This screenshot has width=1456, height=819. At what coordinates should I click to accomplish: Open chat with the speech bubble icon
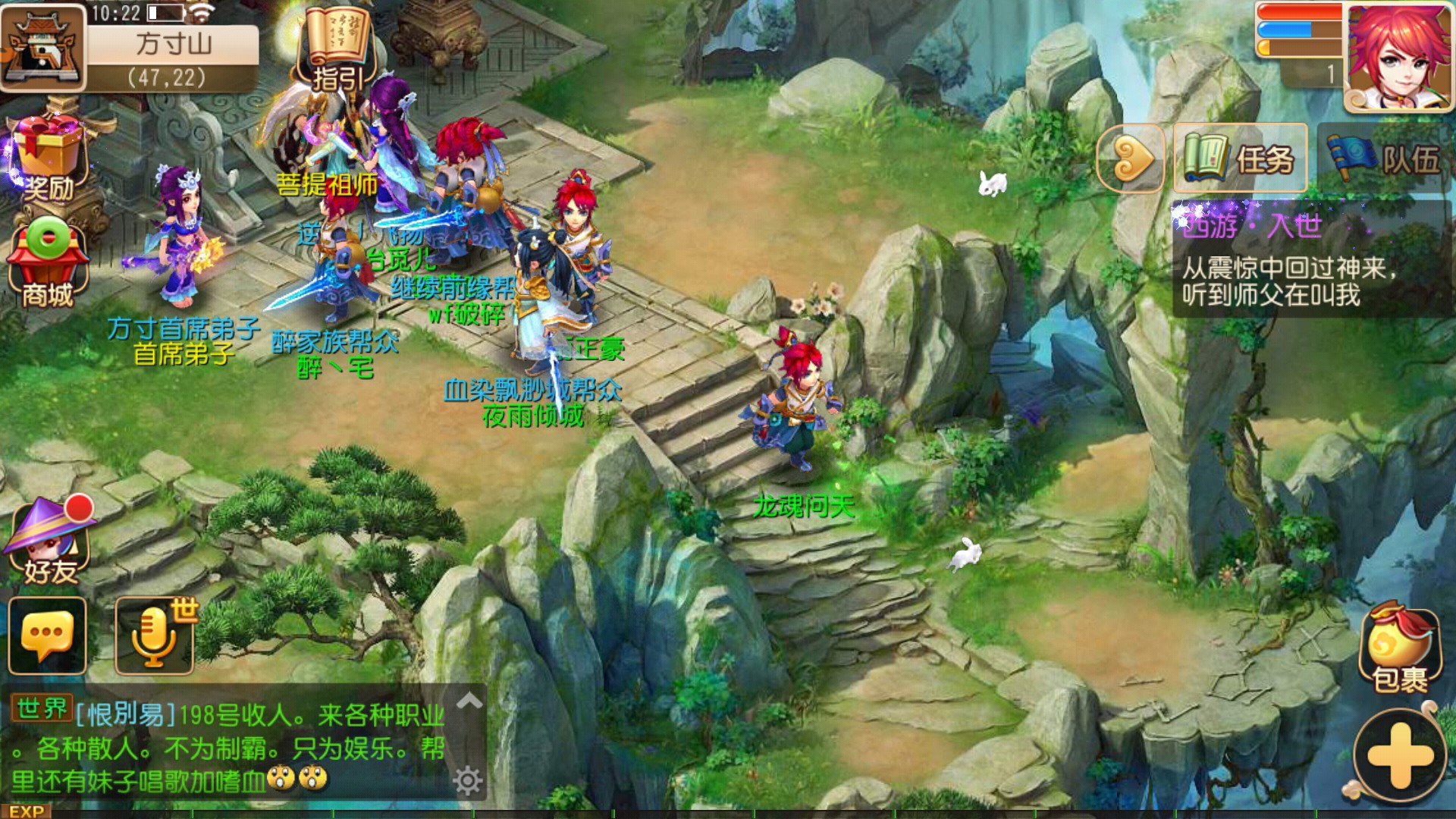(x=45, y=637)
